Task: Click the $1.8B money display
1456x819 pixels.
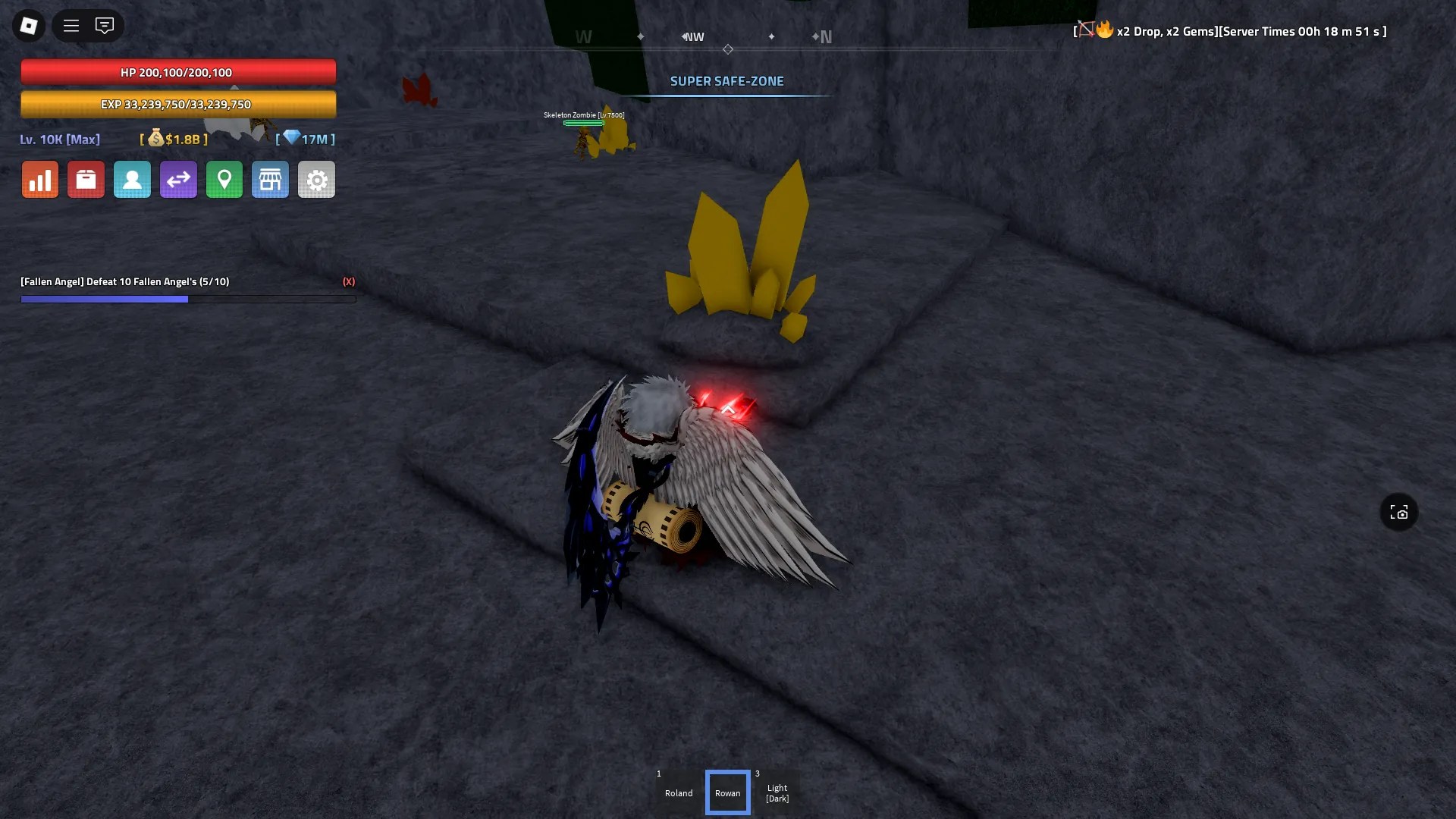Action: point(173,140)
